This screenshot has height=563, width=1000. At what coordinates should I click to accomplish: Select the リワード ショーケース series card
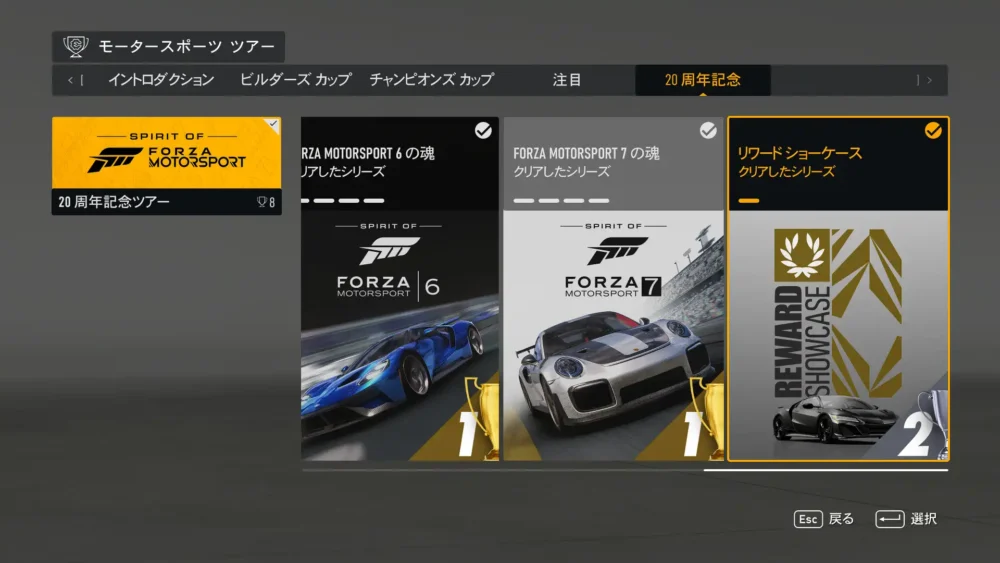coord(838,290)
